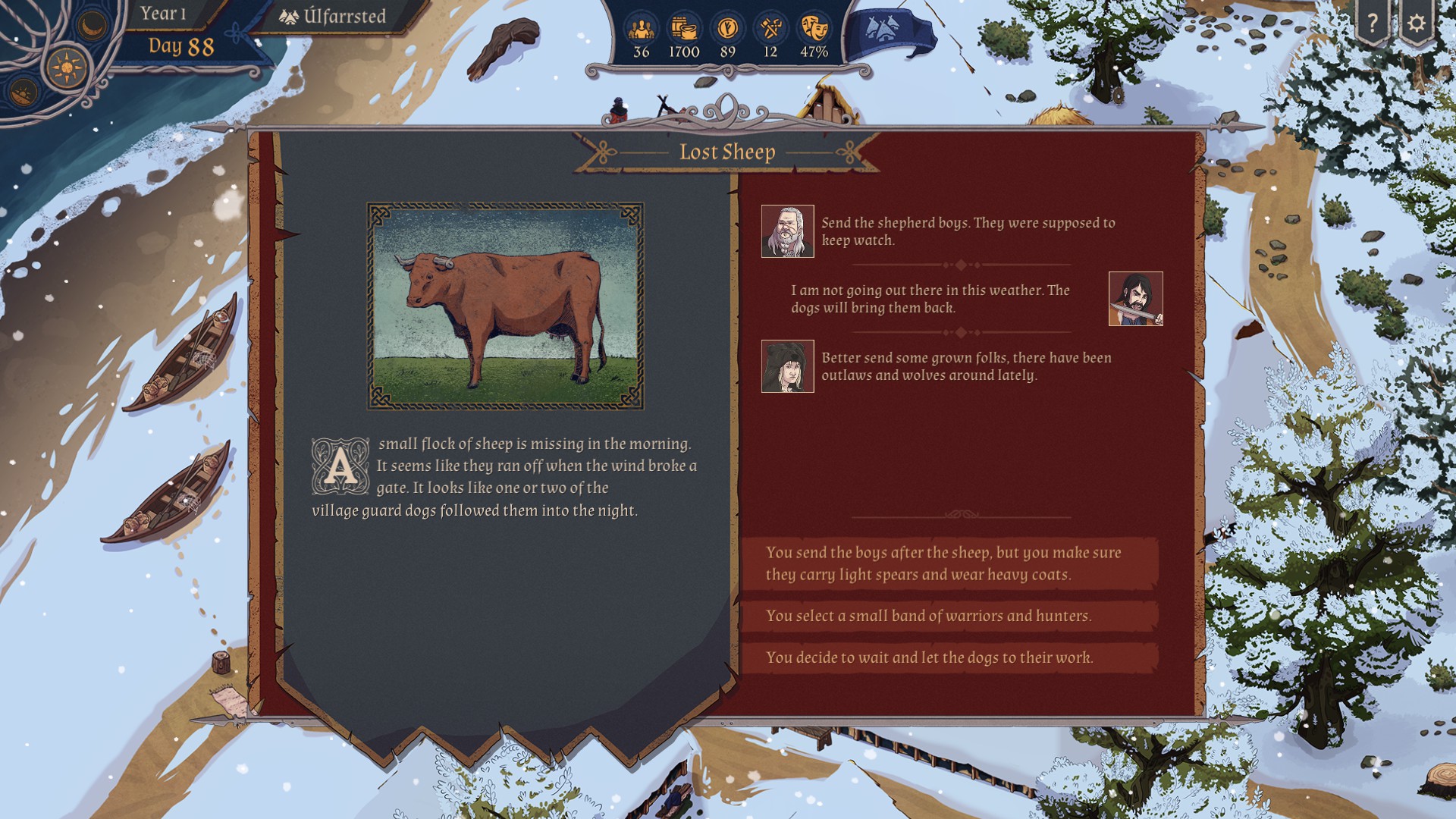
Task: Click the hooded woman advisor portrait
Action: [787, 366]
